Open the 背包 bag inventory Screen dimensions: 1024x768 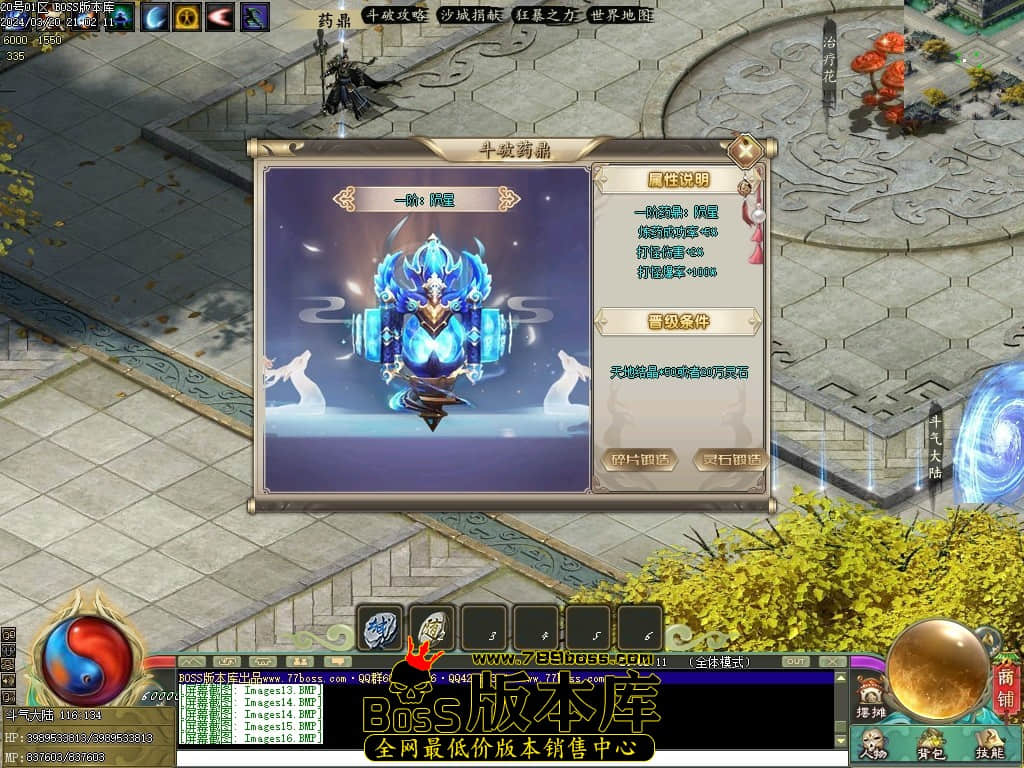pos(932,745)
